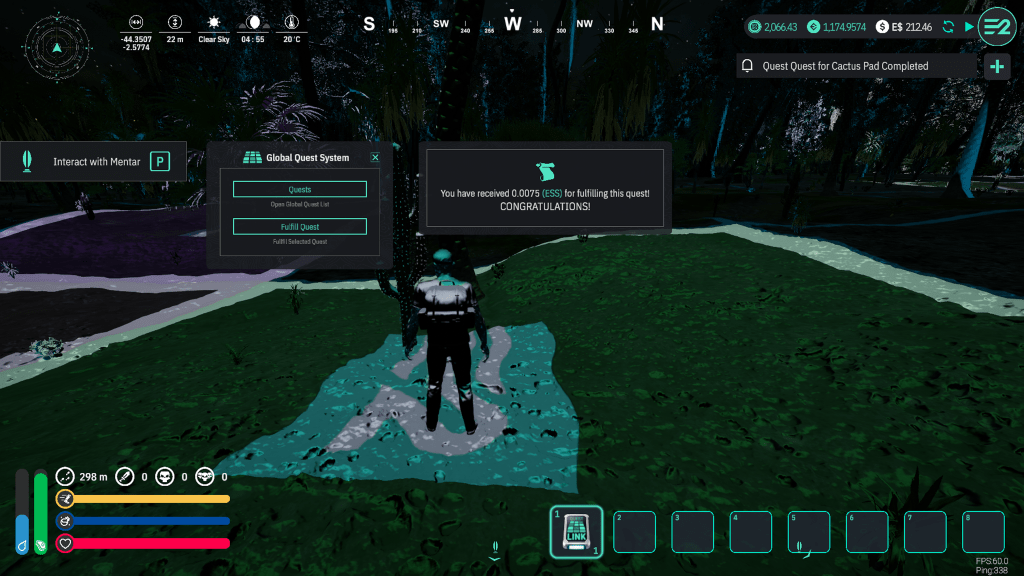Image resolution: width=1024 pixels, height=576 pixels.
Task: Click the refresh balances arrows icon
Action: pos(948,27)
